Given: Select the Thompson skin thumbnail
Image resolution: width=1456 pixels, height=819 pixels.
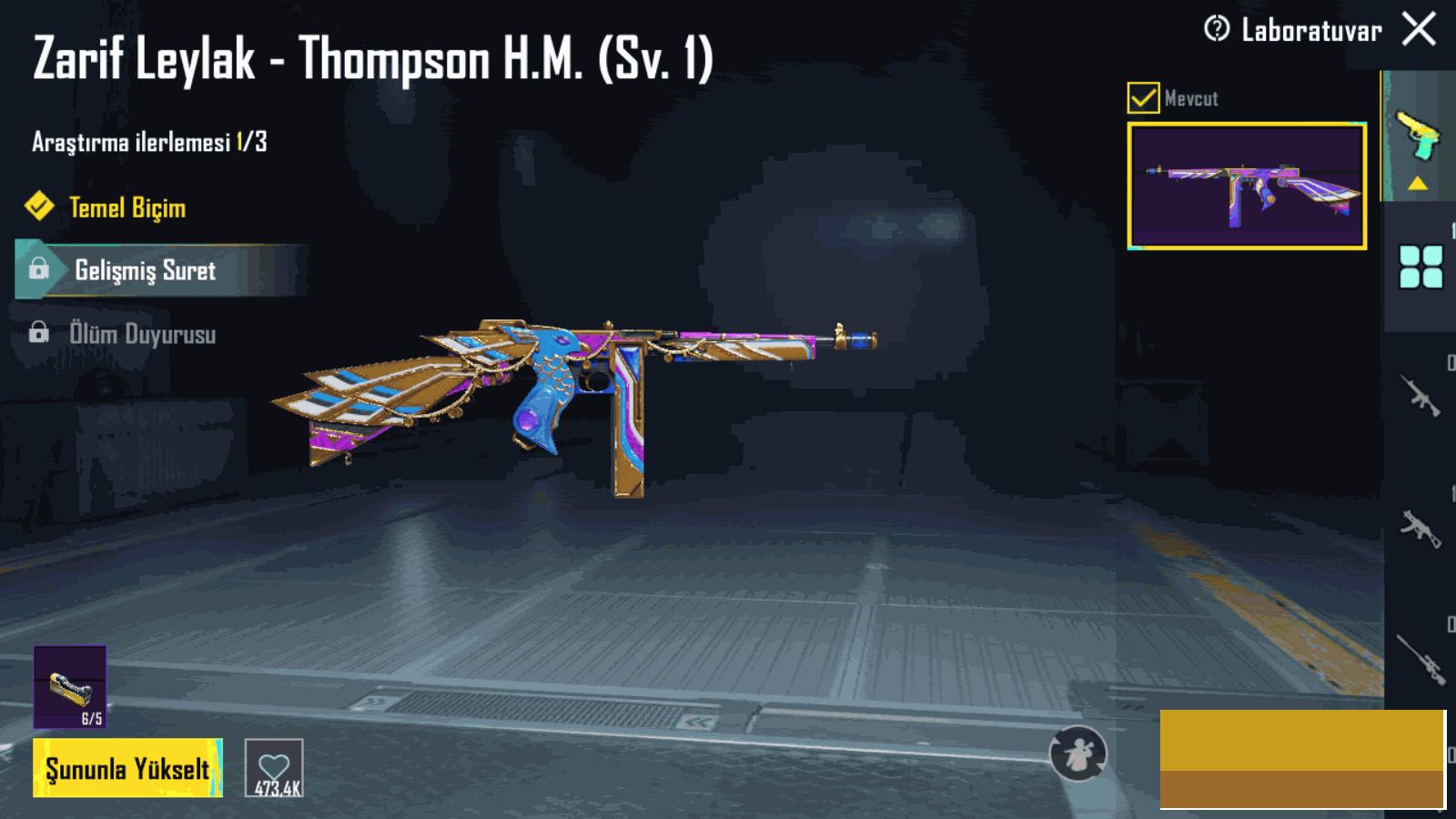Looking at the screenshot, I should [1247, 186].
